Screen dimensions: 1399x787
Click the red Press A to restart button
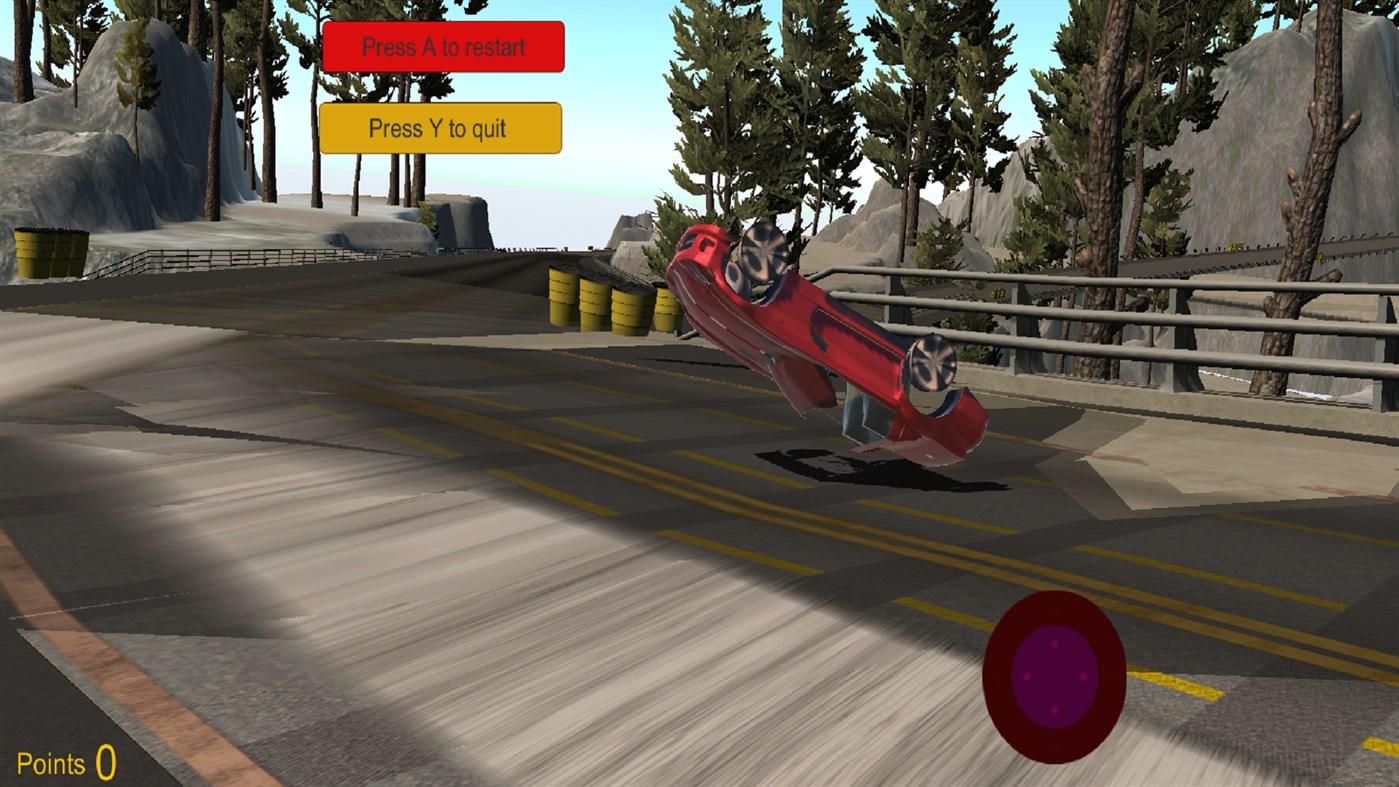coord(442,46)
